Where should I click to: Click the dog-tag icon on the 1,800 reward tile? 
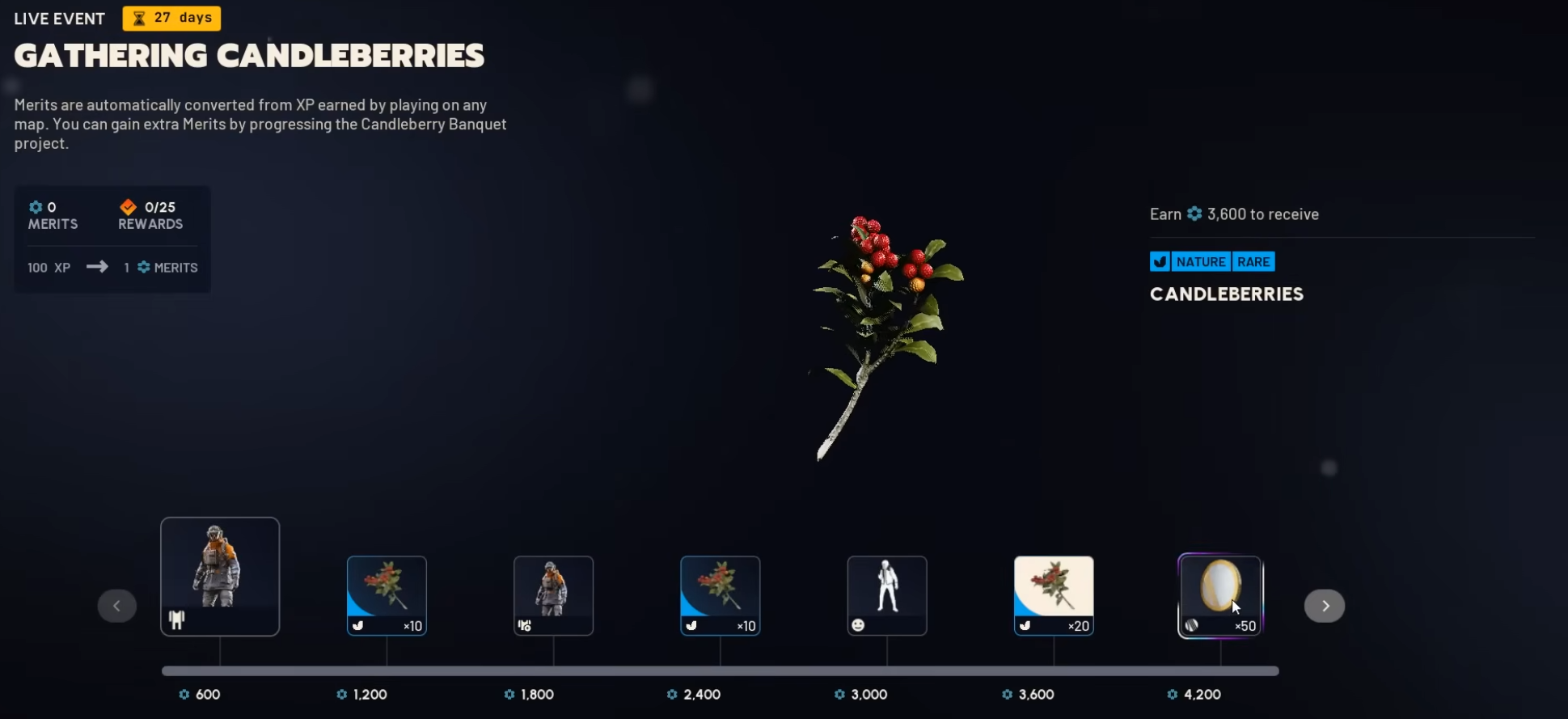(524, 625)
